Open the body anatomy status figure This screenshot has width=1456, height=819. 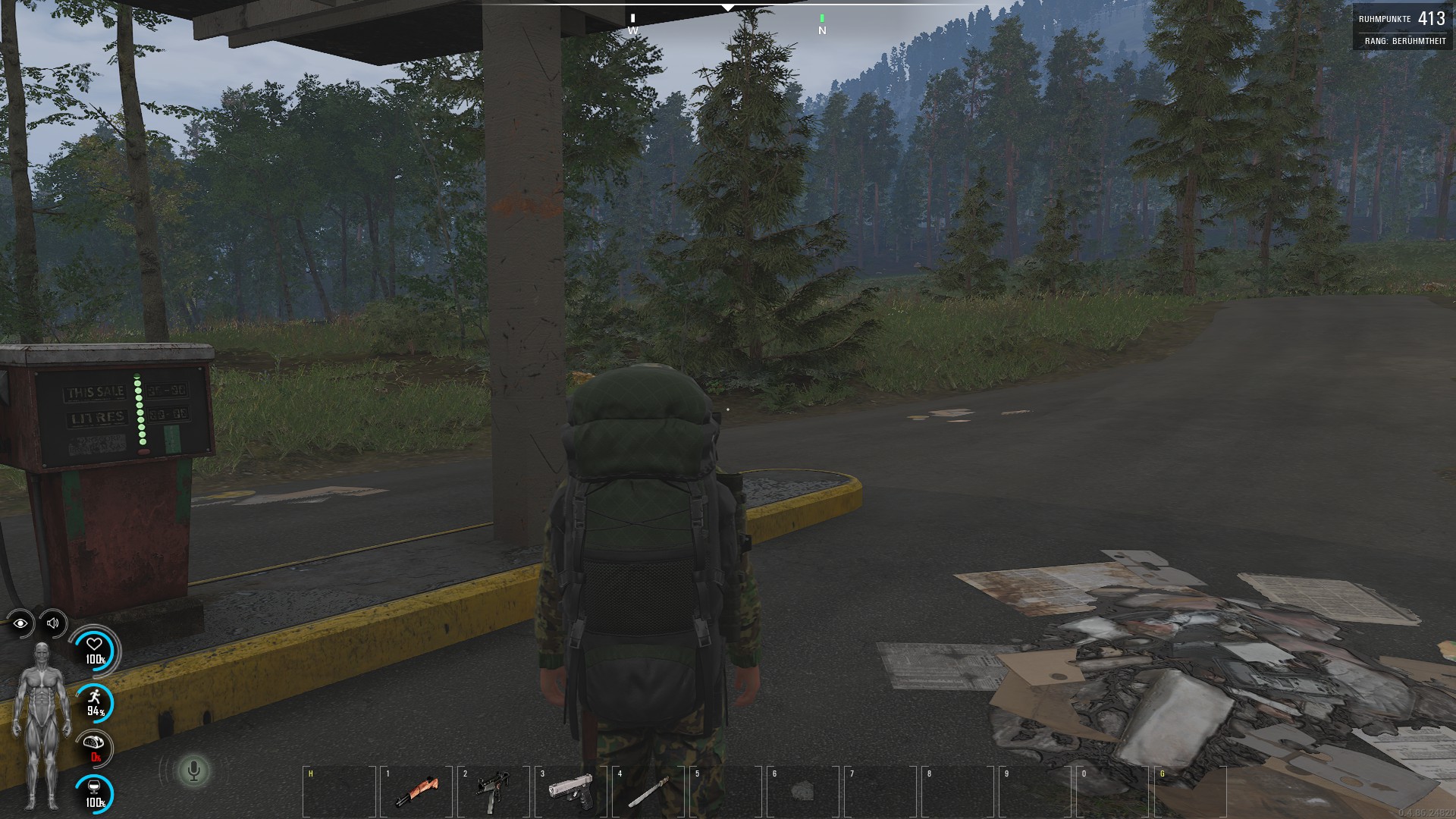point(41,724)
